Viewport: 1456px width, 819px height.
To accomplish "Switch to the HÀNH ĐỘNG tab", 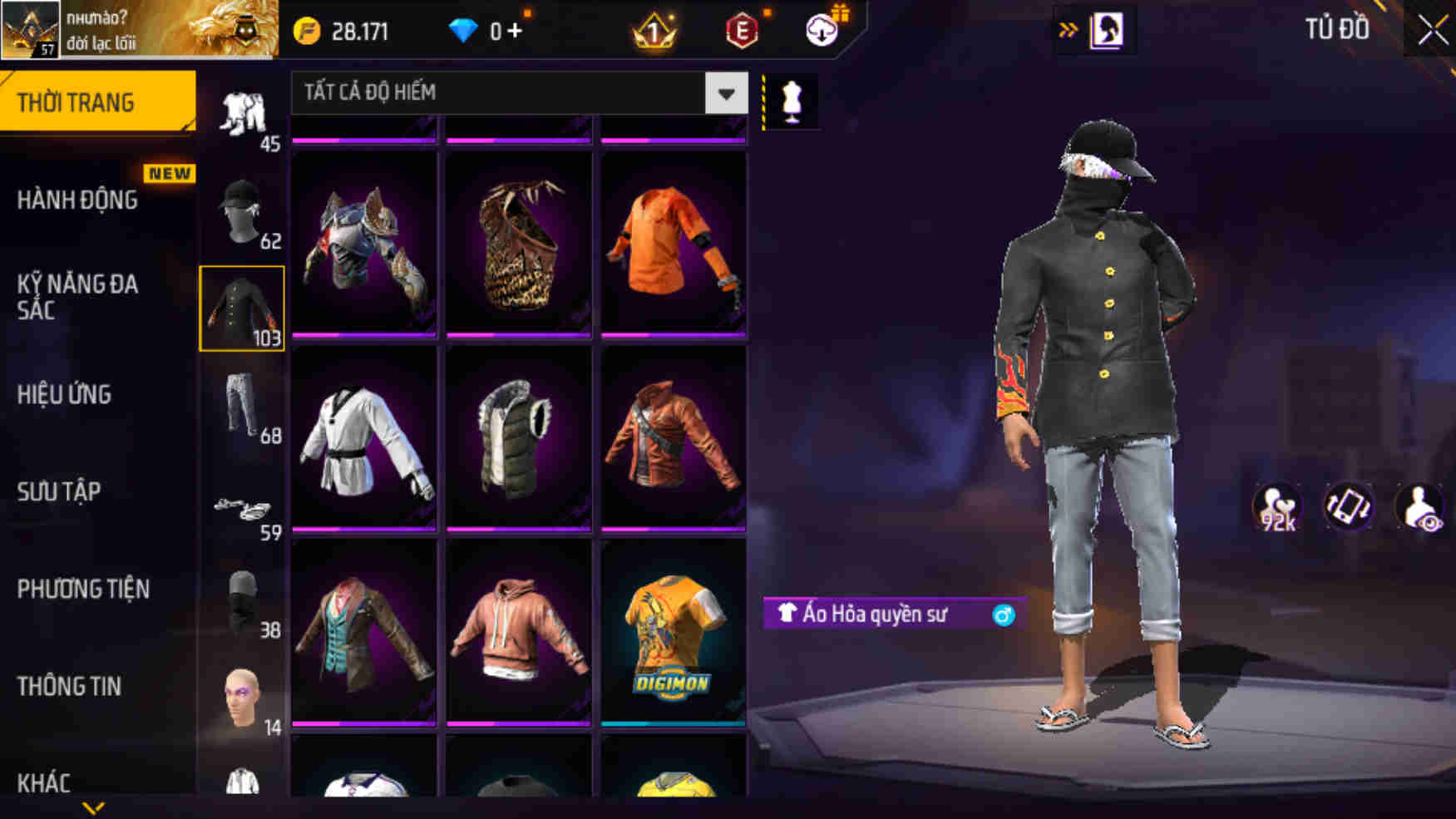I will coord(79,200).
